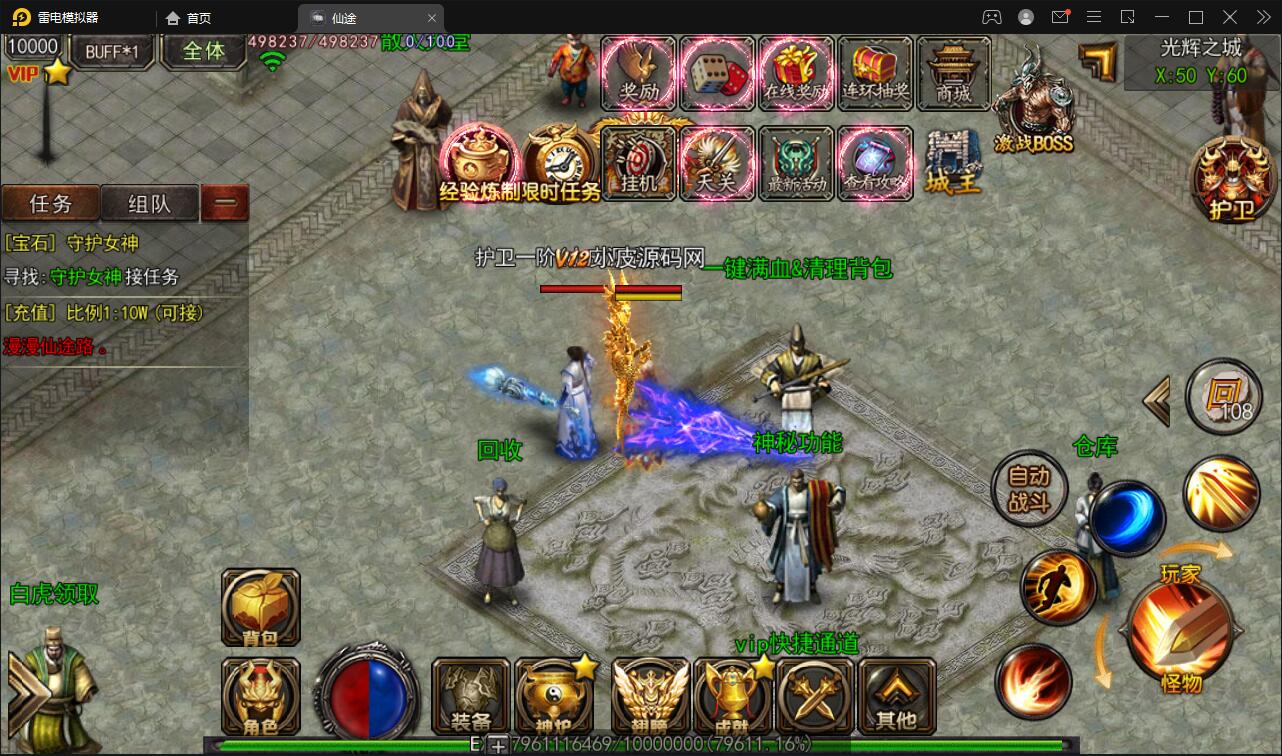
Task: Open the 护卫 guard menu
Action: coord(1231,180)
